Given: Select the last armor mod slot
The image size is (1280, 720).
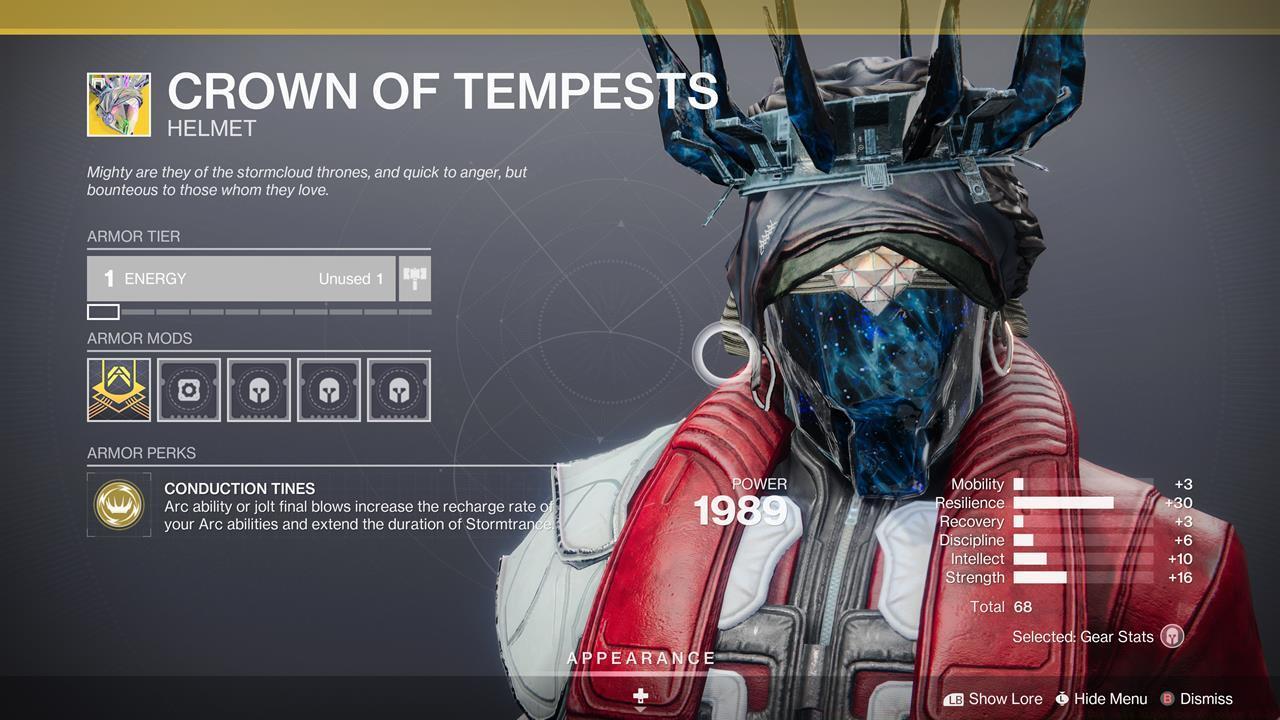Looking at the screenshot, I should click(399, 390).
